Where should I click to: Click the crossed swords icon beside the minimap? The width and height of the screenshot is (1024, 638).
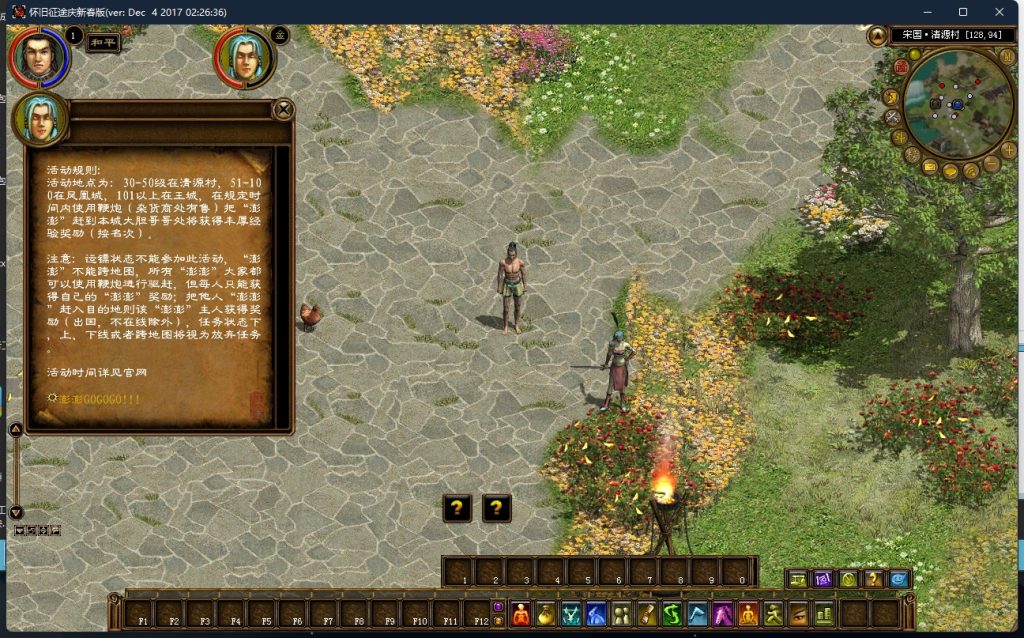click(893, 117)
